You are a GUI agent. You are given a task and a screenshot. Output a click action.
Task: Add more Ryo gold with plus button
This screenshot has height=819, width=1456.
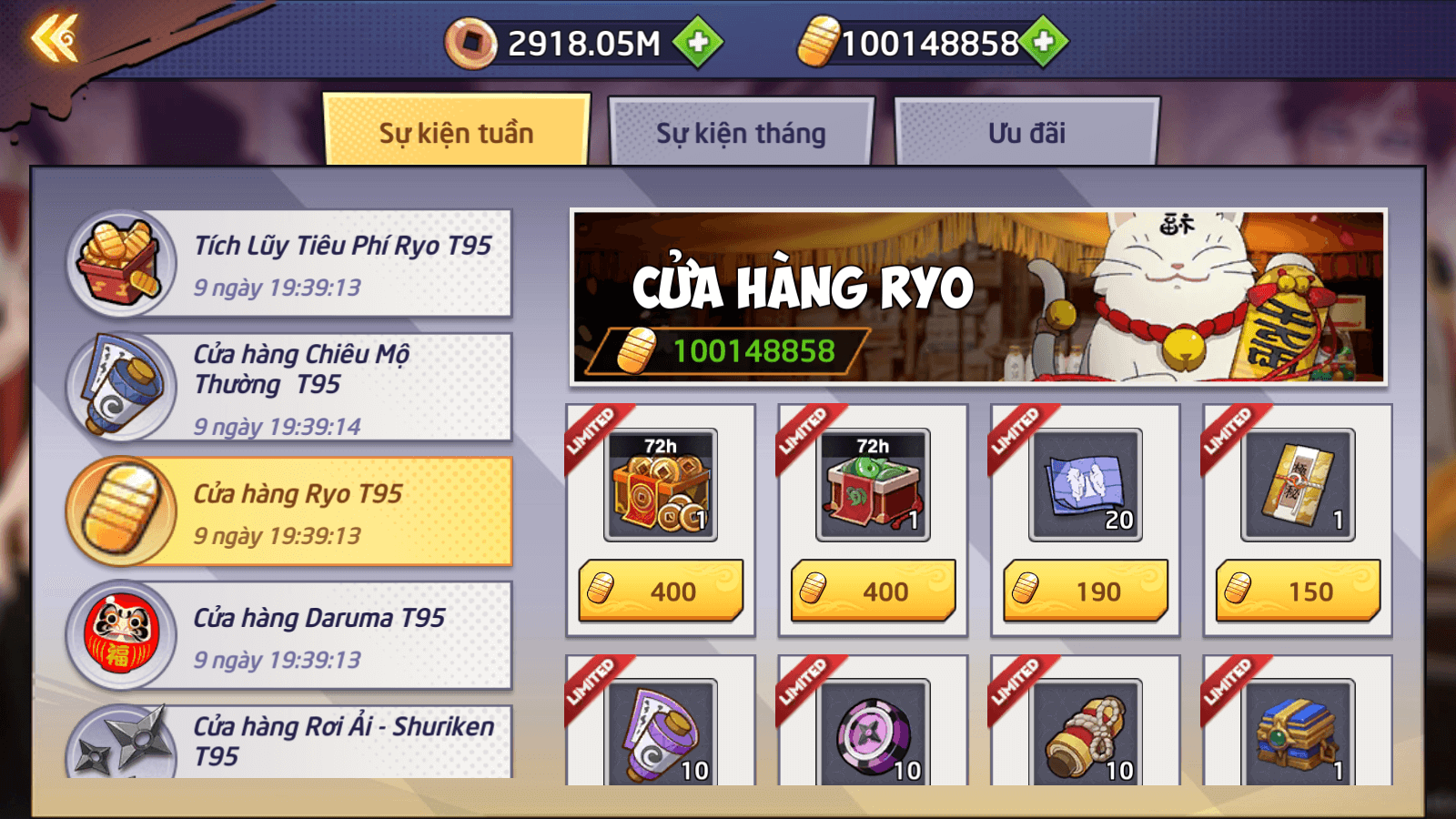tap(1044, 42)
